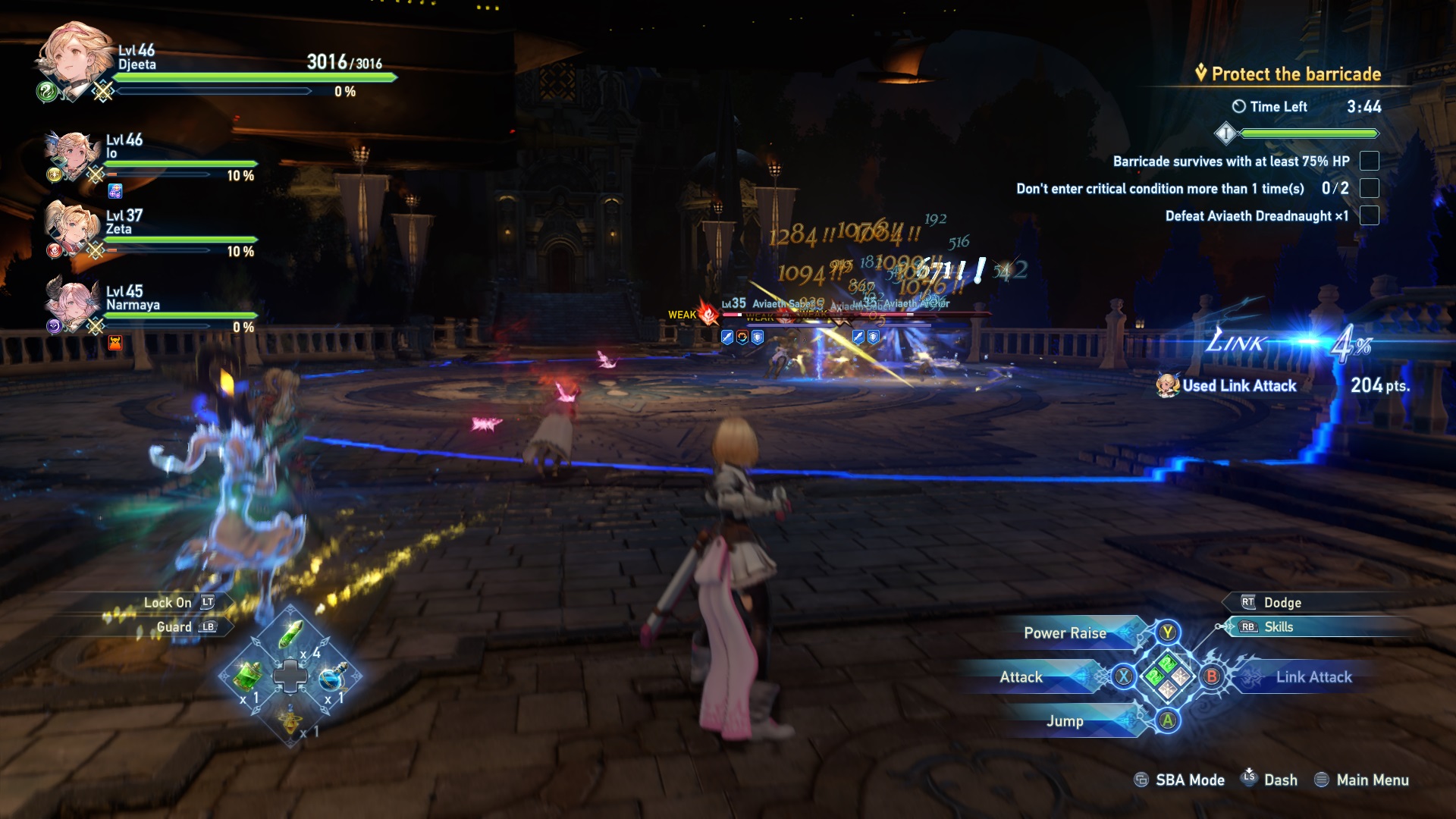Activate the Link Attack action
Viewport: 1456px width, 819px height.
1313,677
